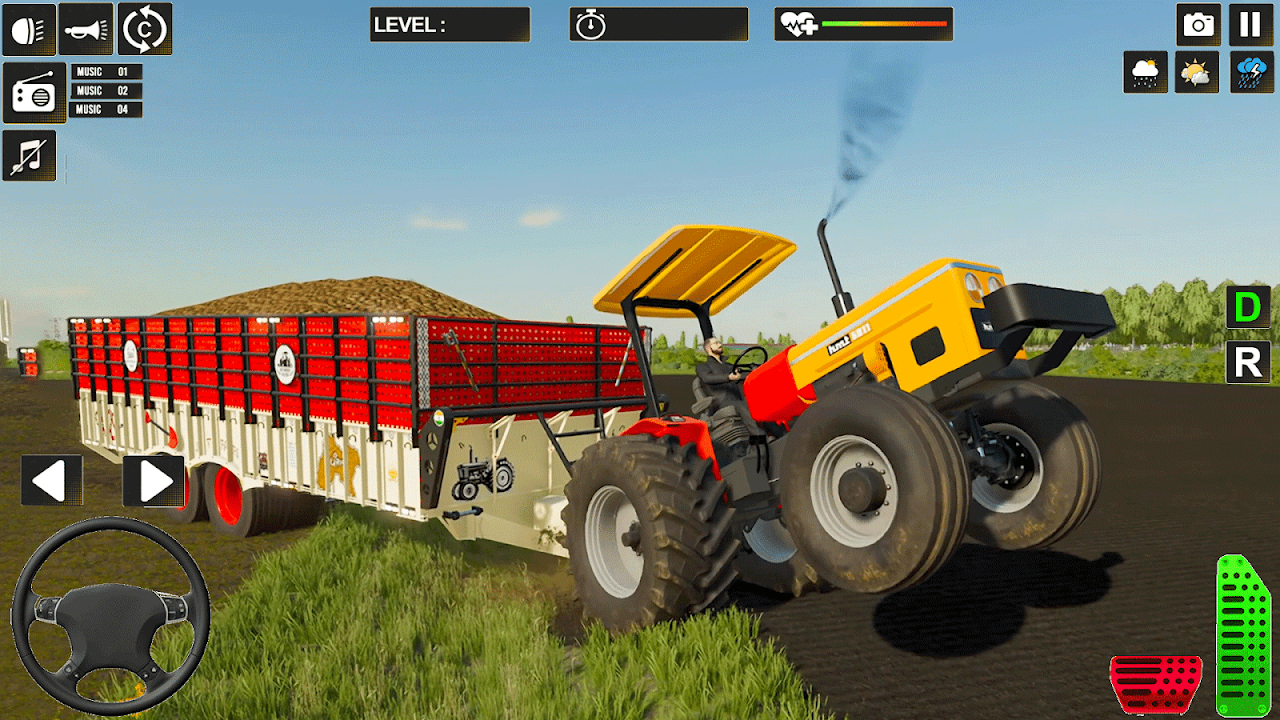Switch weather to rainy cloud

point(1145,73)
